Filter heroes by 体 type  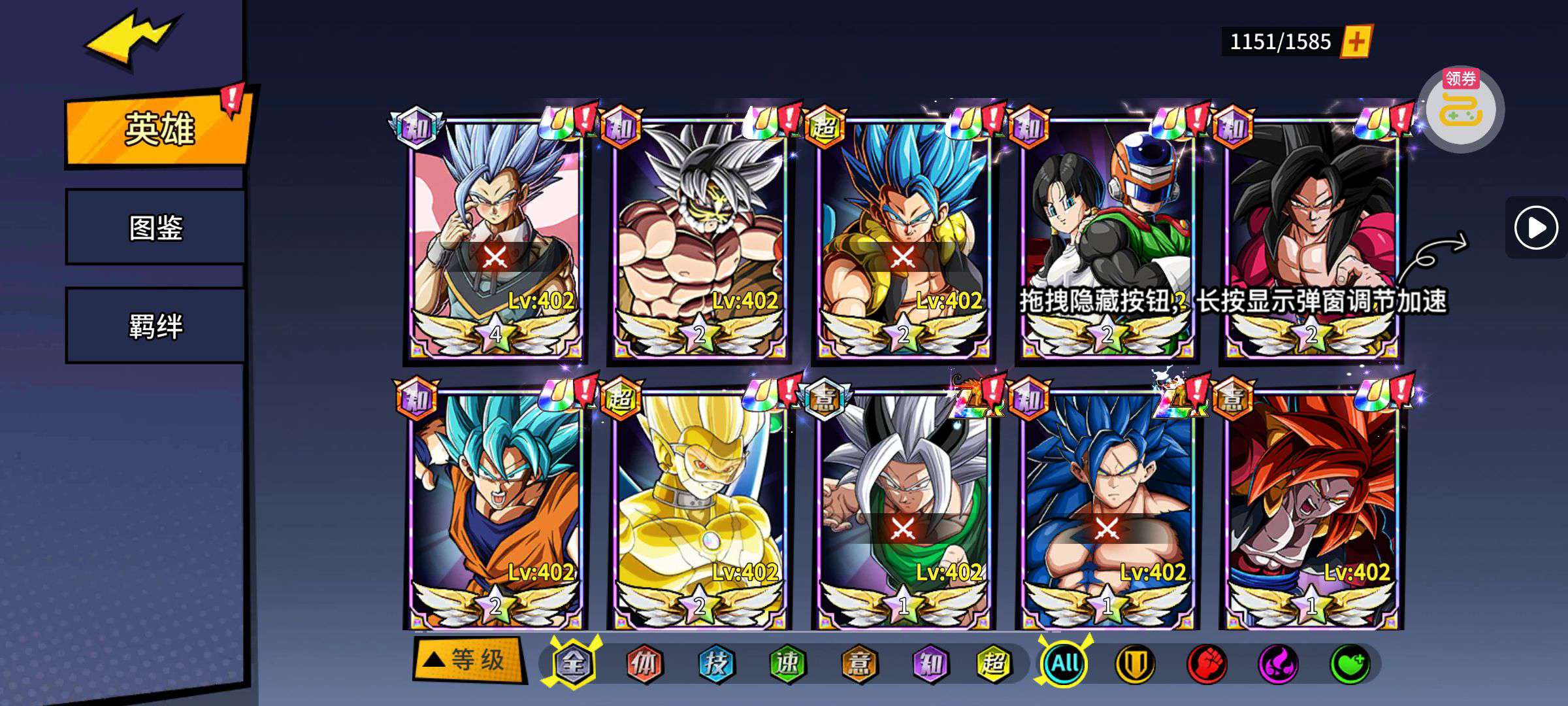pyautogui.click(x=644, y=664)
